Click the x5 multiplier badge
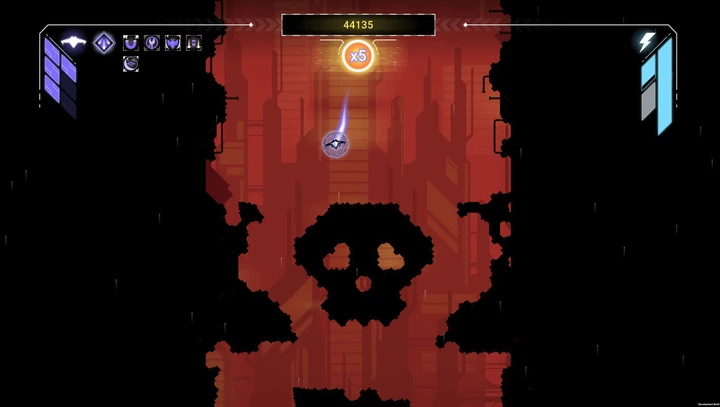 tap(357, 56)
